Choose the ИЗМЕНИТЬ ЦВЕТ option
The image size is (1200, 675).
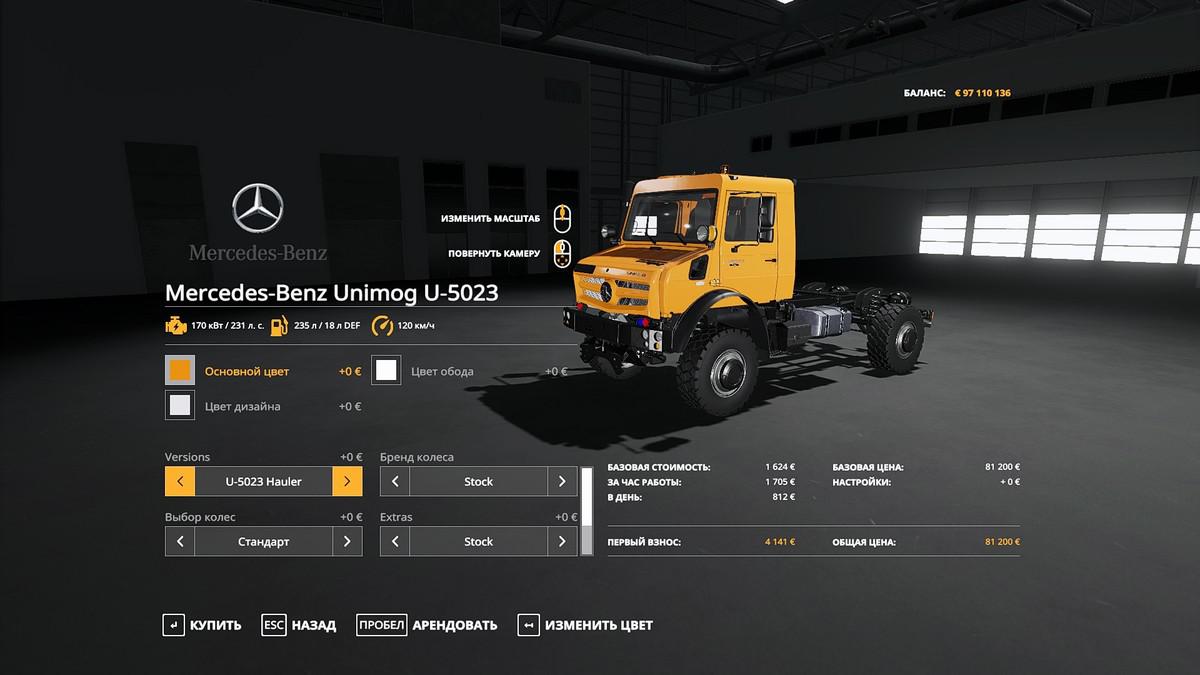point(585,625)
